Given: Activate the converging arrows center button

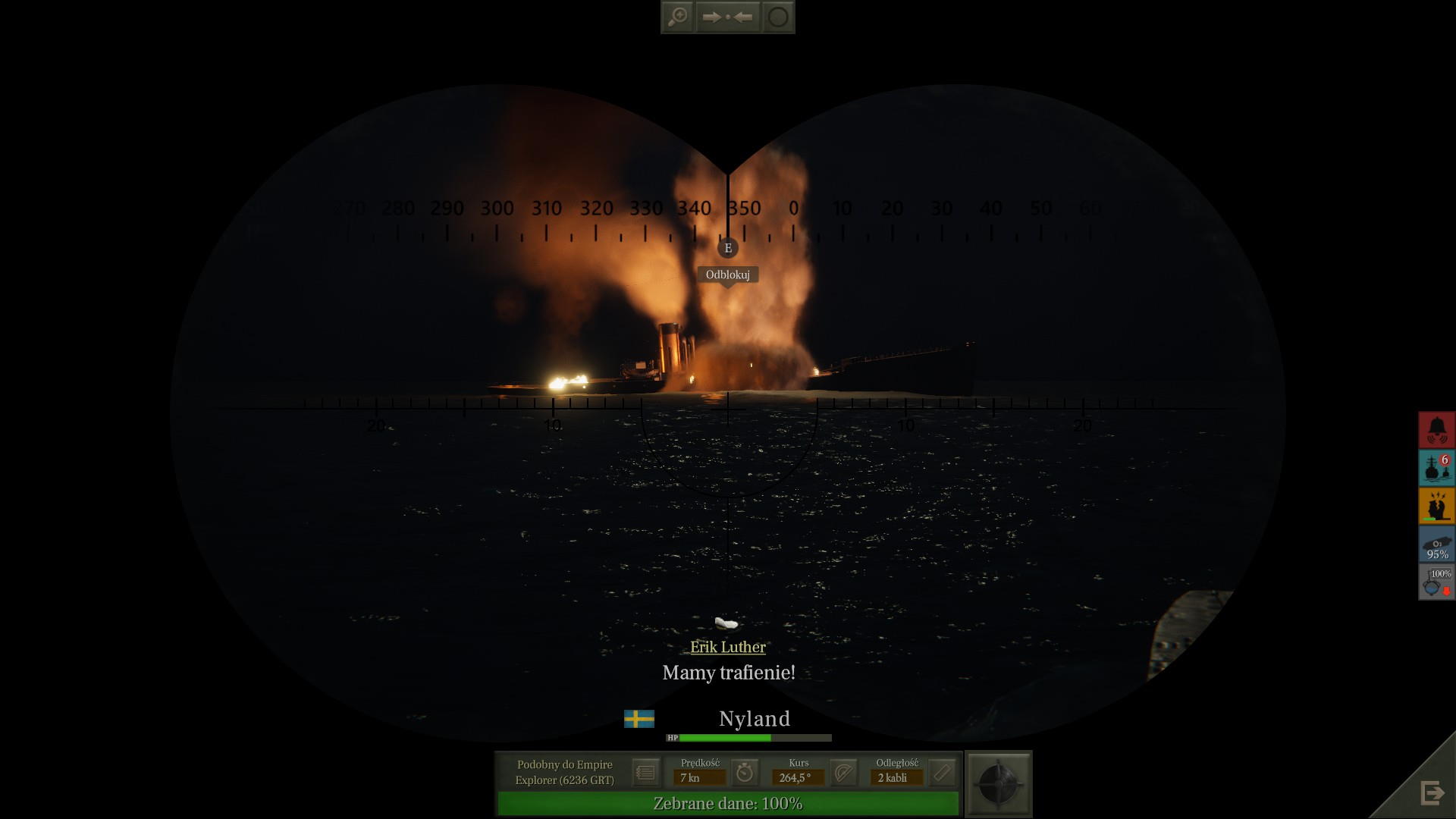Looking at the screenshot, I should pyautogui.click(x=727, y=17).
